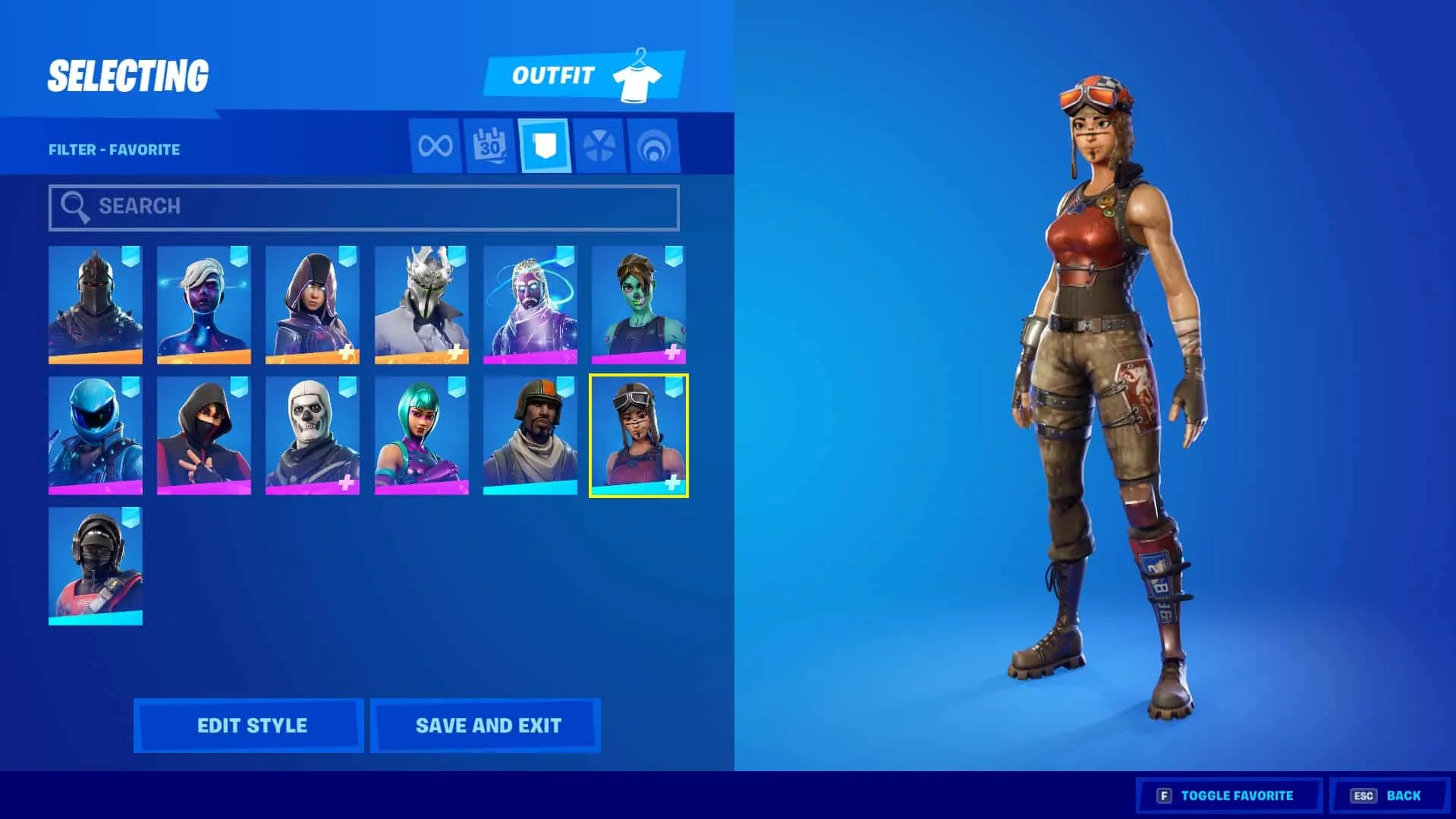Pick the black hooded masked ninja outfit
This screenshot has height=819, width=1456.
pyautogui.click(x=204, y=435)
